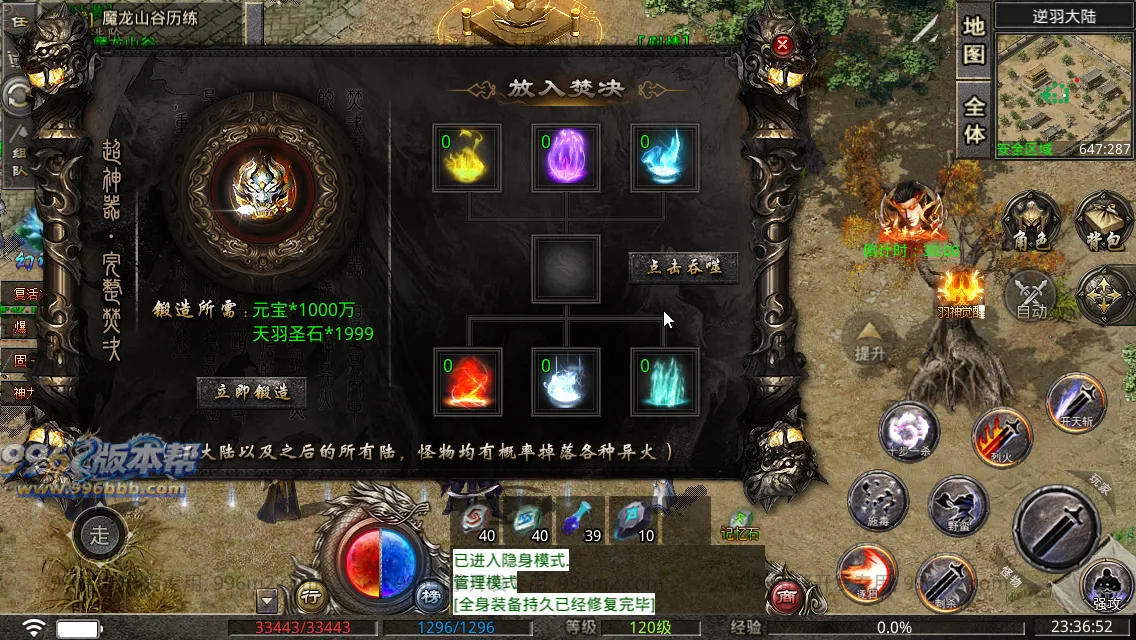
Task: Open the 地图 map button
Action: [974, 40]
